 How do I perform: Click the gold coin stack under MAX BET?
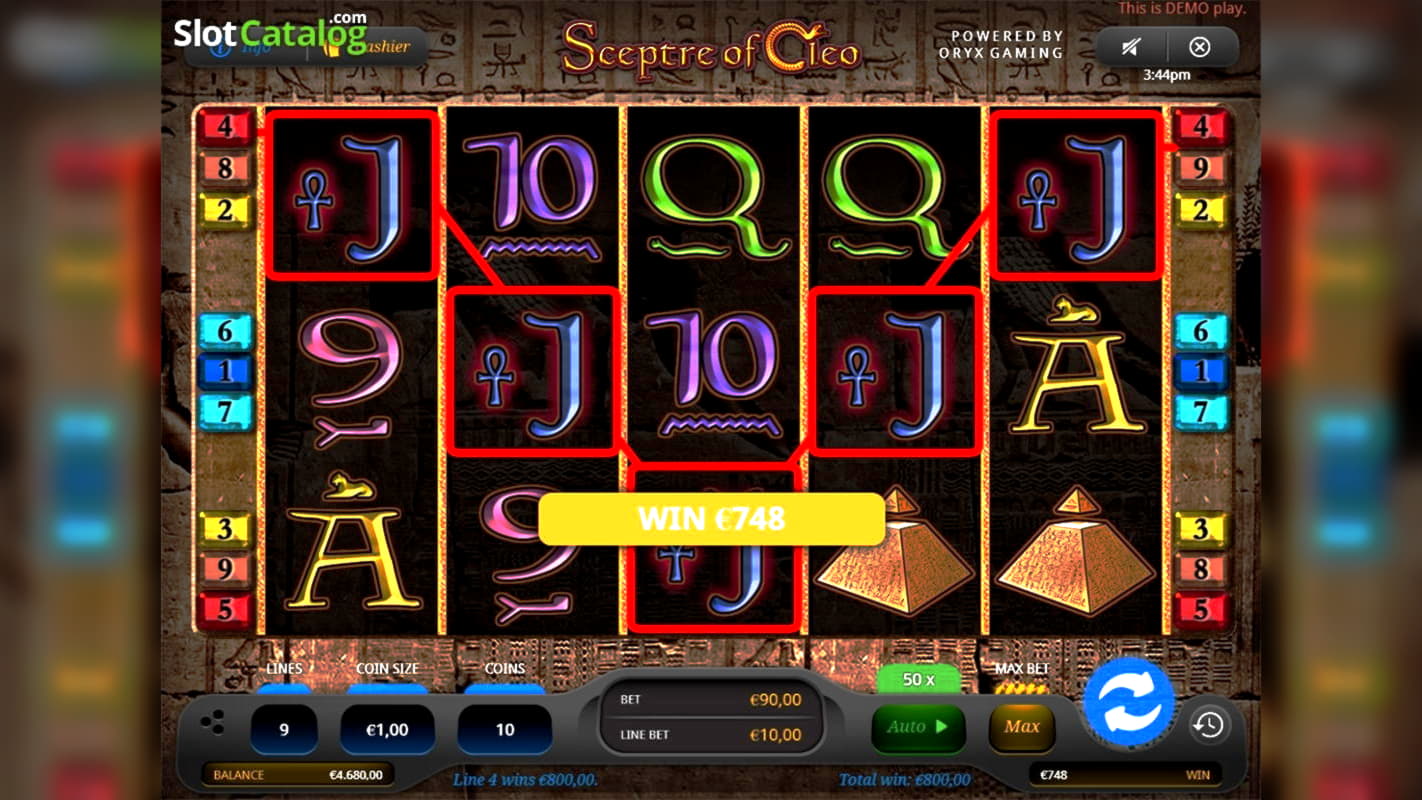click(1022, 687)
